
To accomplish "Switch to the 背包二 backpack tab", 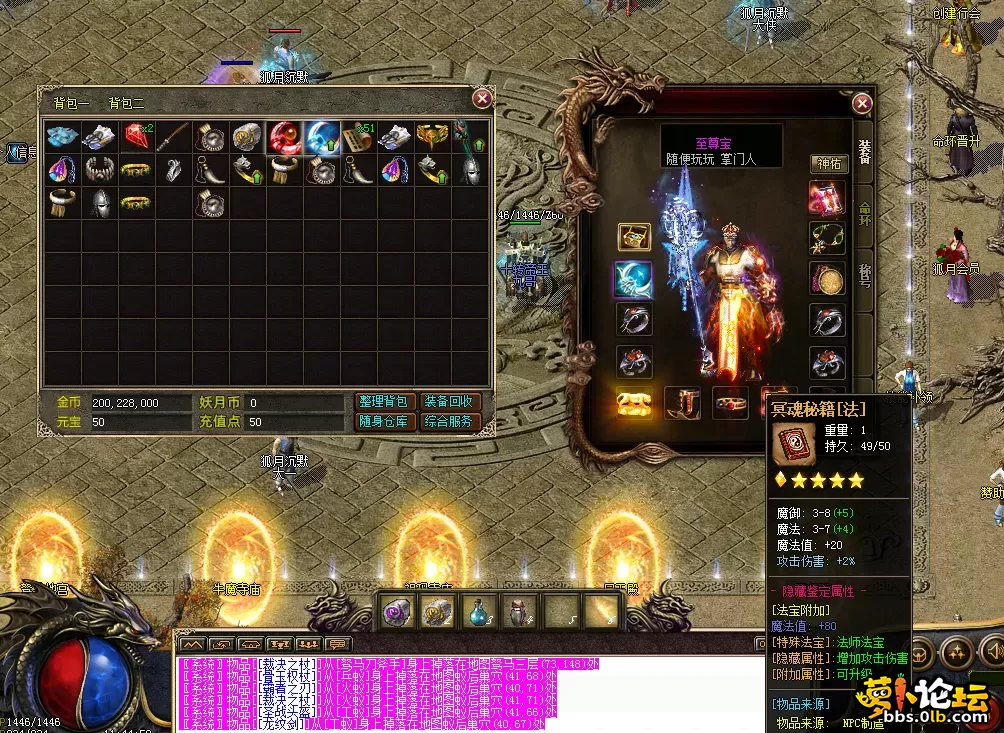I will point(127,102).
